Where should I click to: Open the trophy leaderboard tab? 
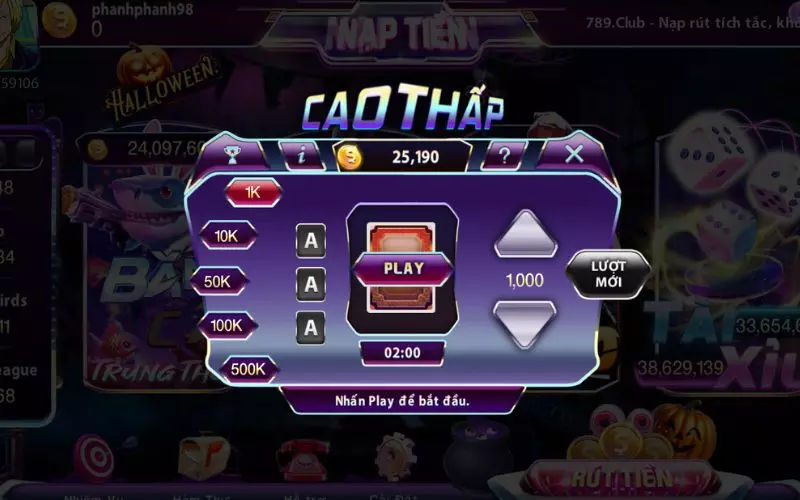point(232,155)
